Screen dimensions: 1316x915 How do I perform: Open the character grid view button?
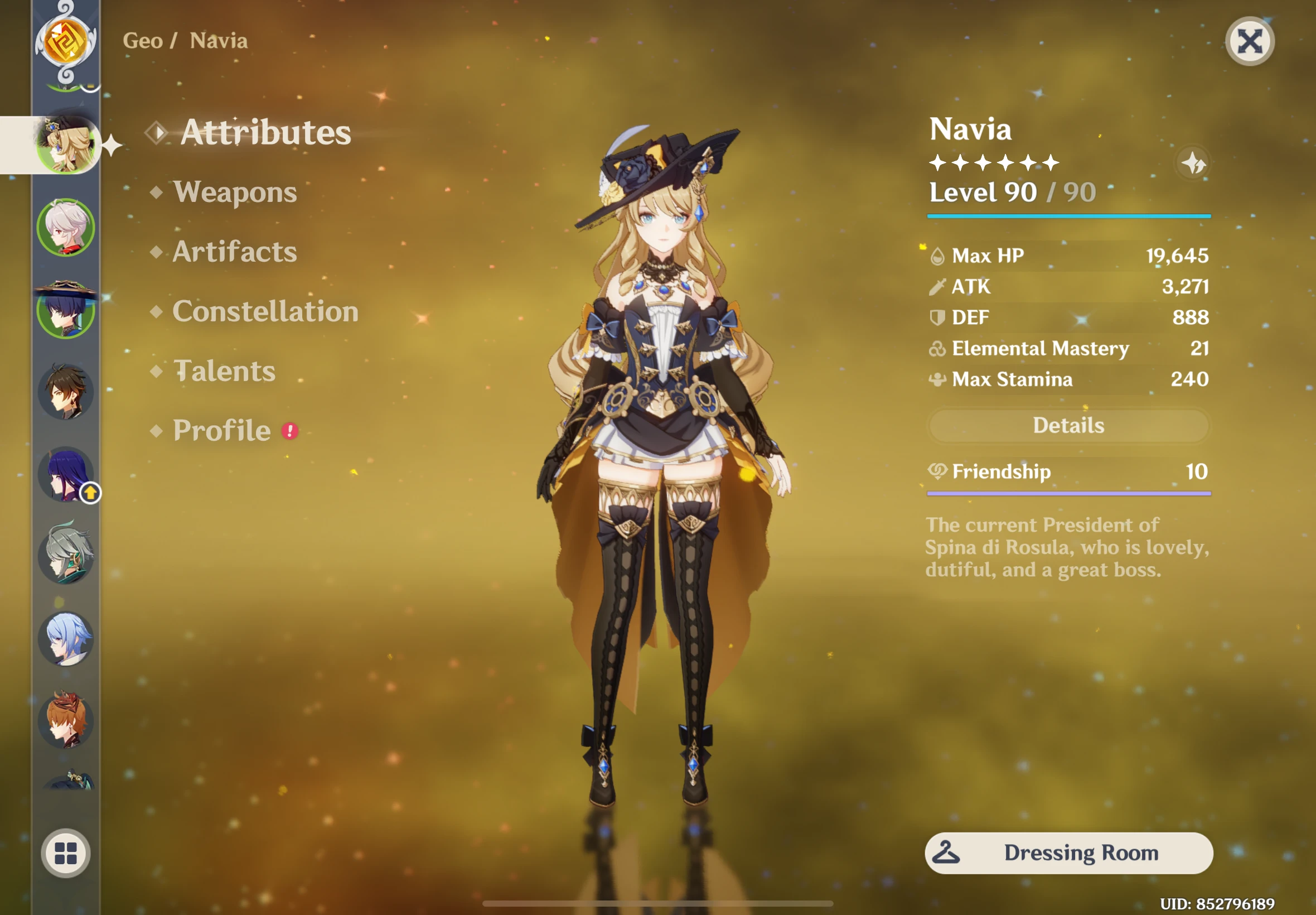tap(66, 853)
